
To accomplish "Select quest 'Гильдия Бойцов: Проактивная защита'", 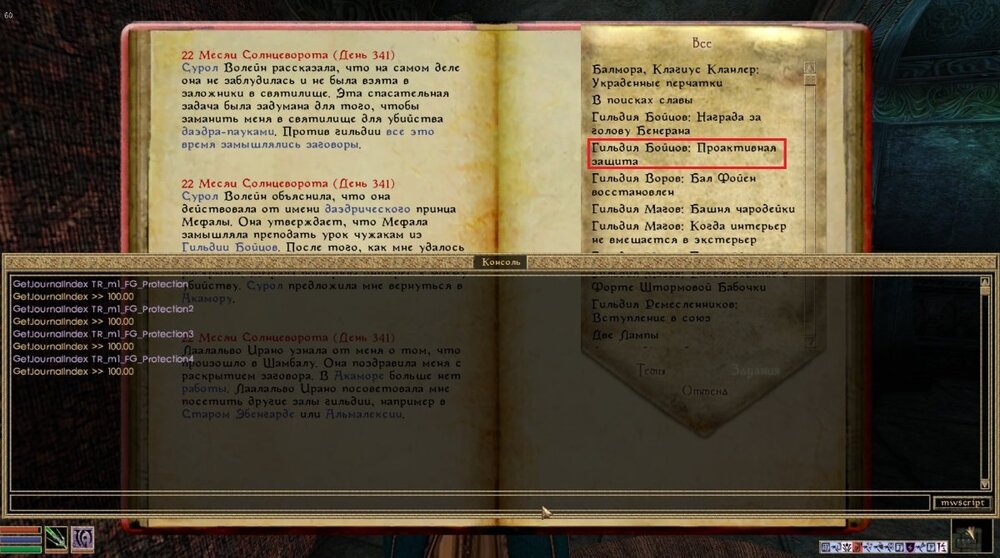I will 685,153.
